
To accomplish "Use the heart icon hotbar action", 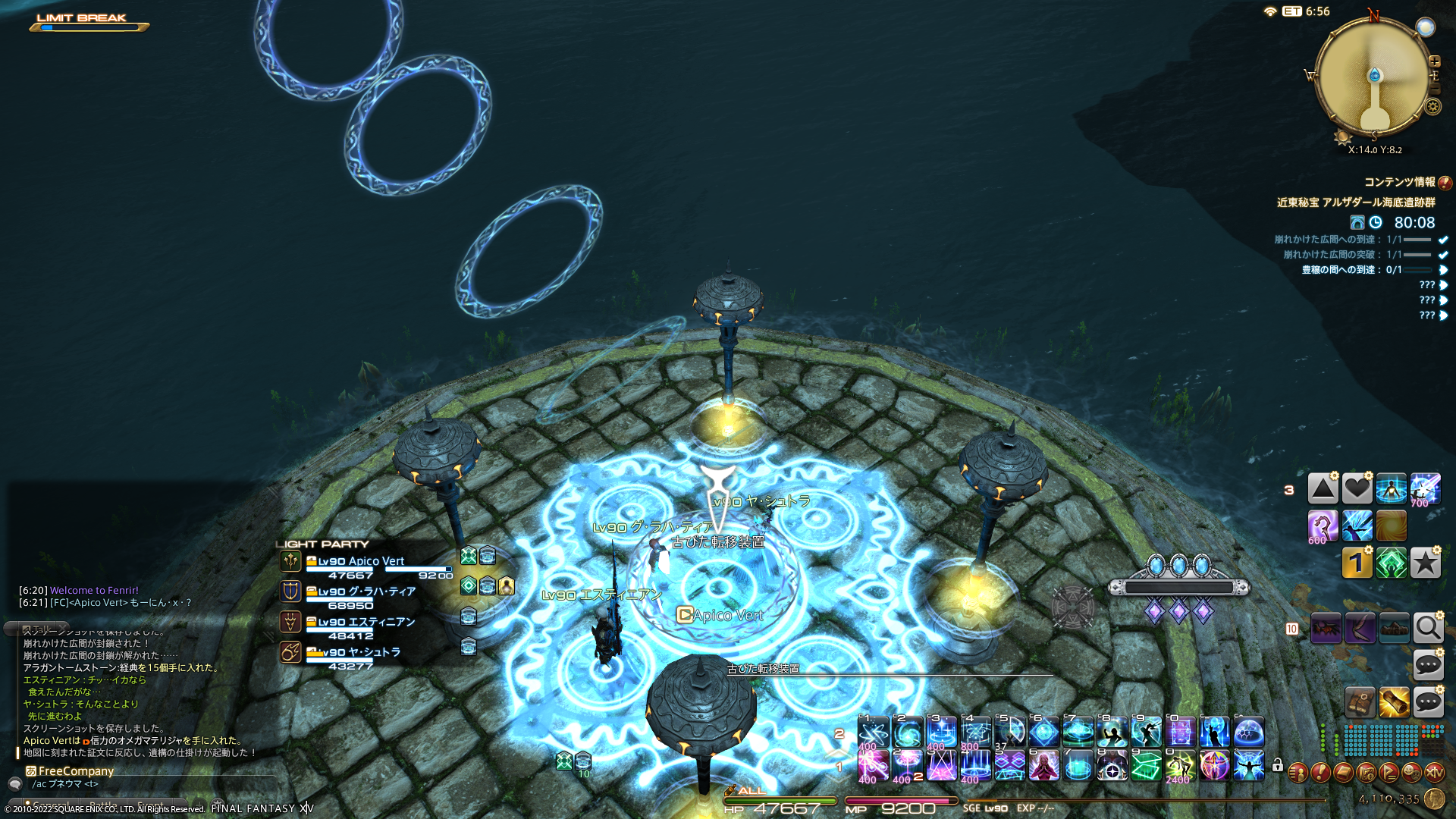I will point(1357,489).
